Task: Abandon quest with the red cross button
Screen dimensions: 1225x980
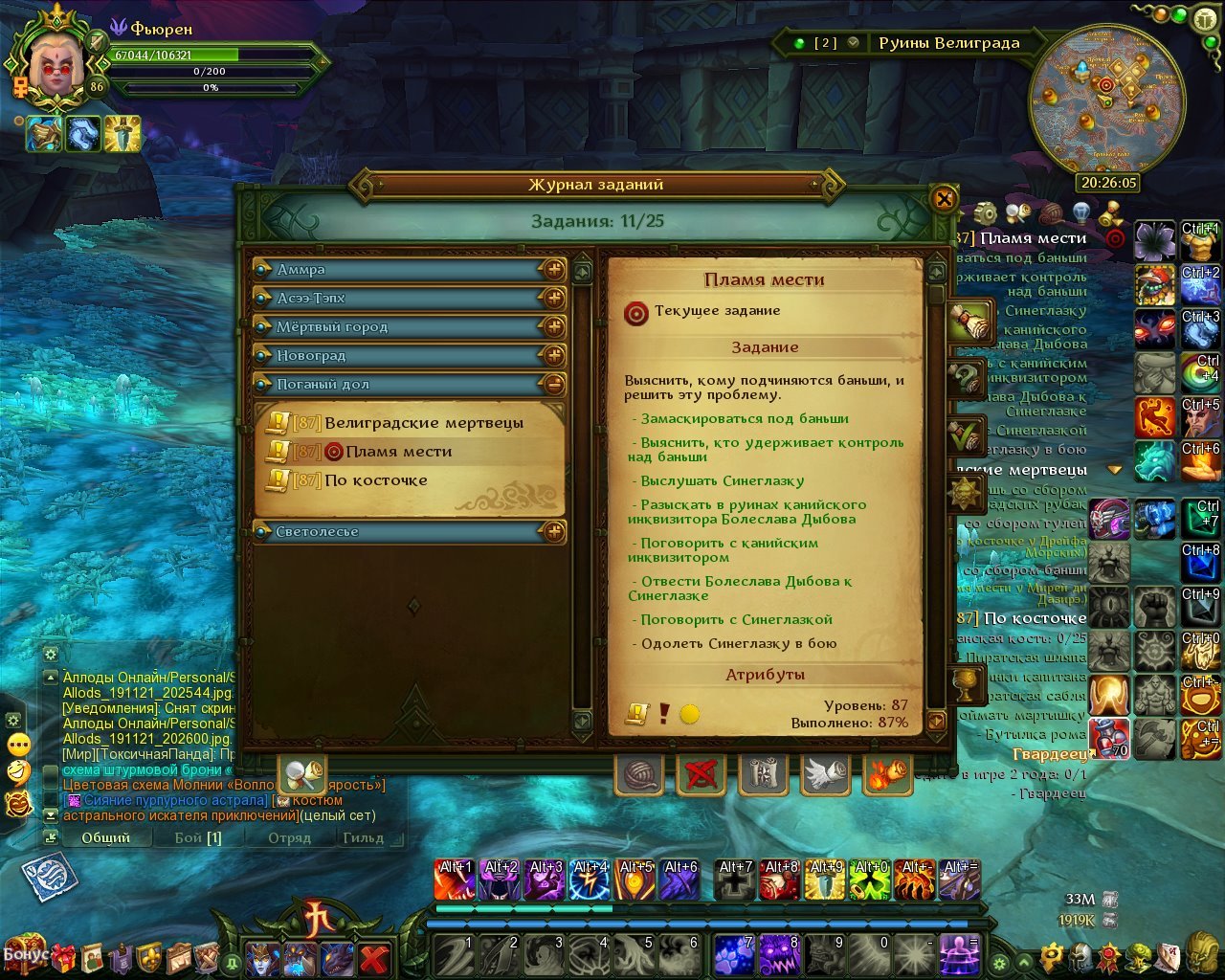Action: (x=701, y=775)
